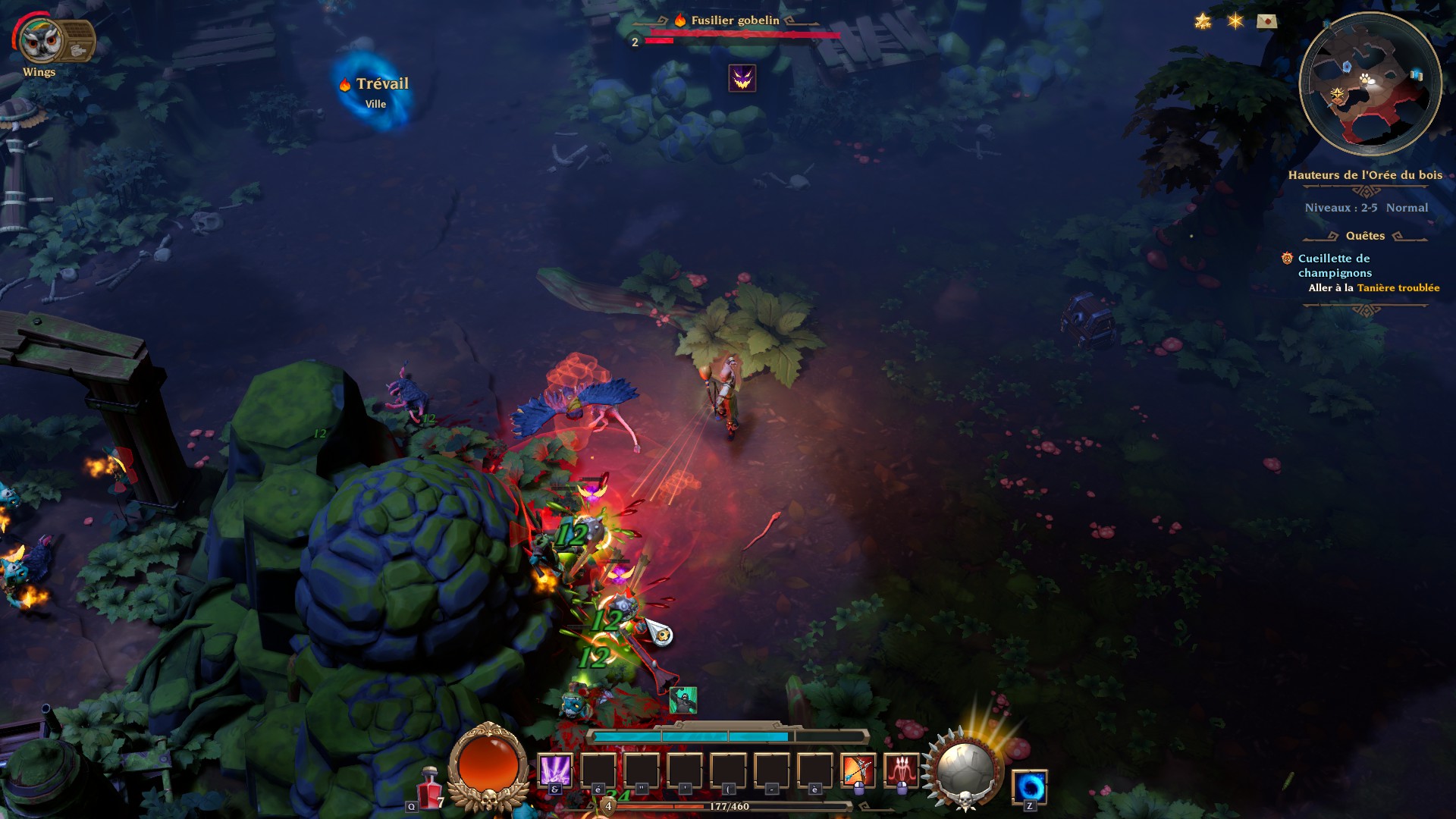Image resolution: width=1456 pixels, height=819 pixels.
Task: Click the orange starburst notification icon
Action: pyautogui.click(x=1235, y=21)
